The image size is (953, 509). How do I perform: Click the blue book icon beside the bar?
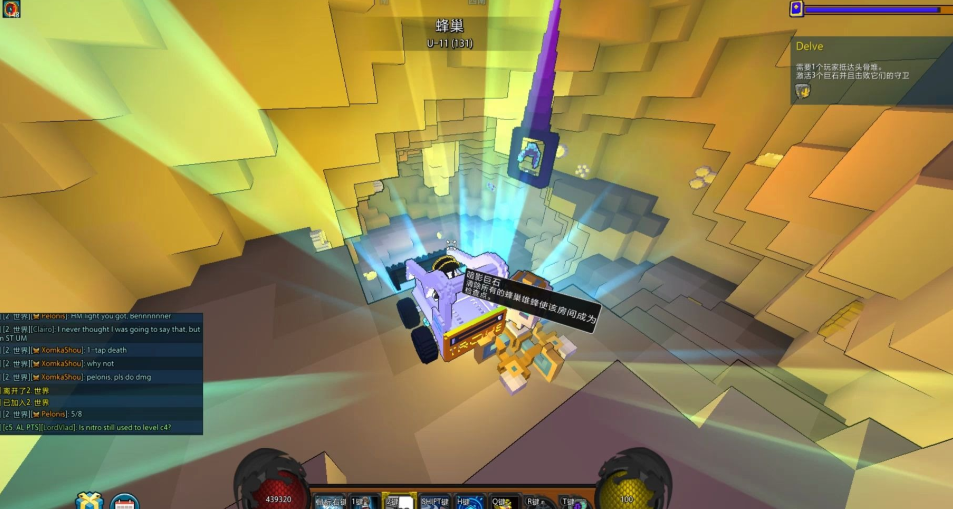click(796, 9)
